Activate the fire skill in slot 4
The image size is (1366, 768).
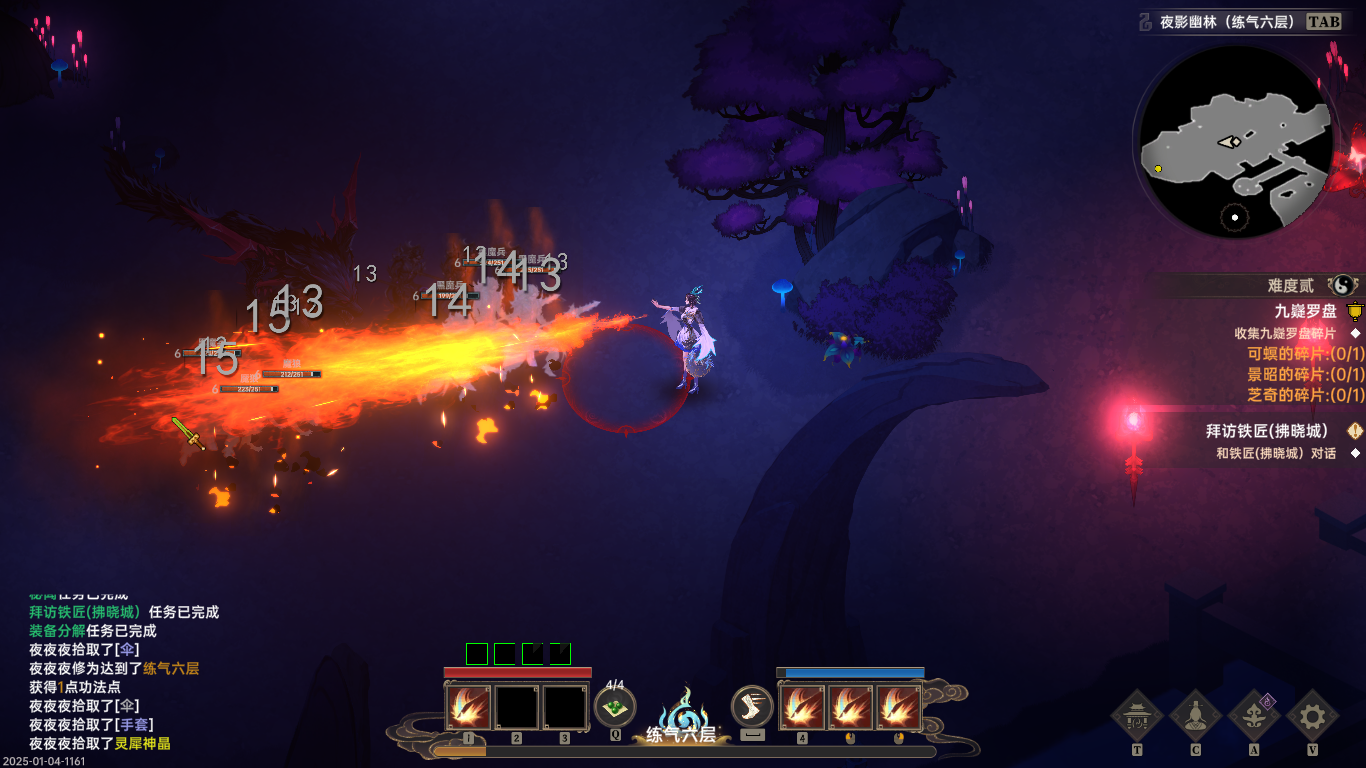[802, 707]
